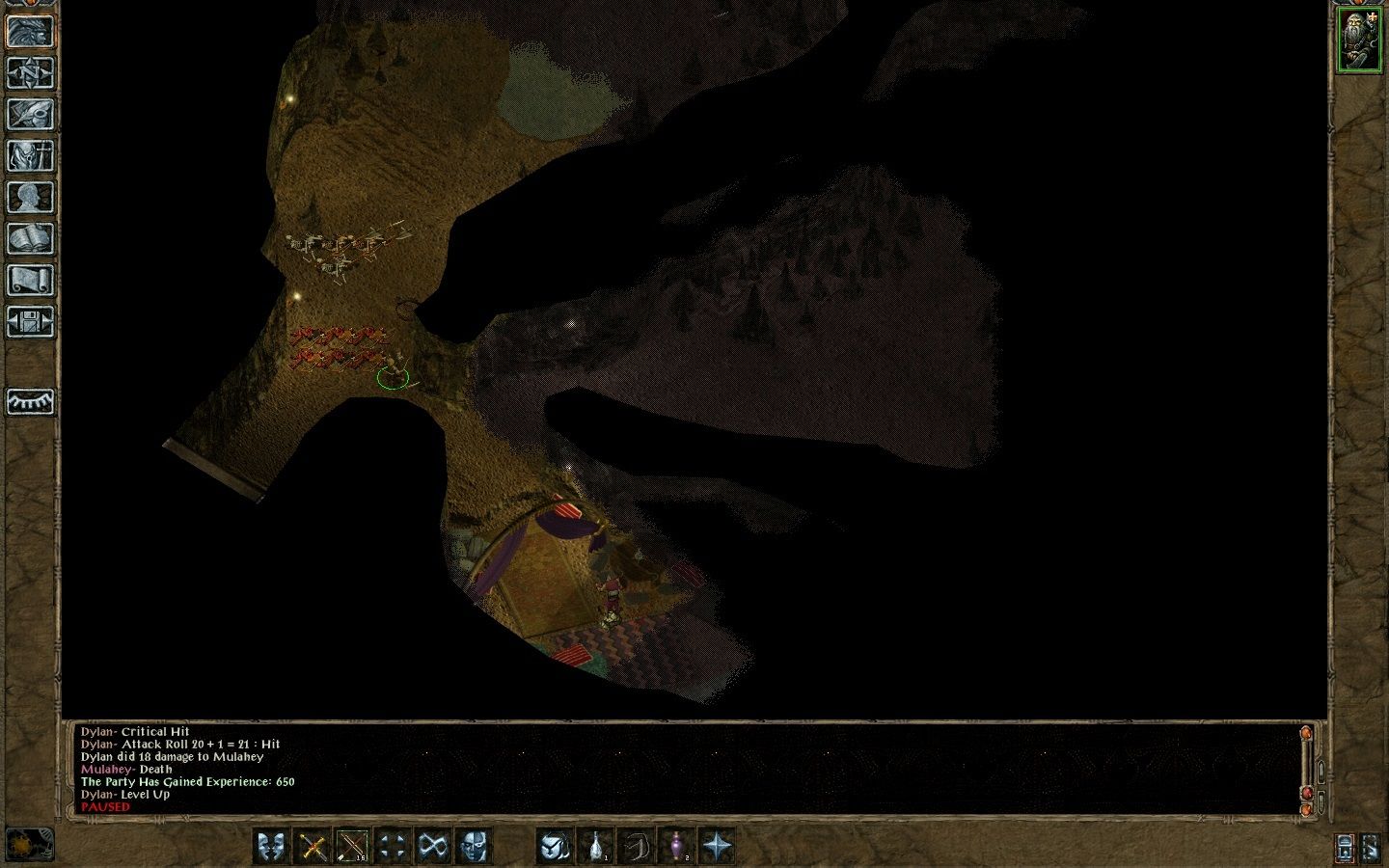Open the party inventory screen
The height and width of the screenshot is (868, 1389).
30,155
